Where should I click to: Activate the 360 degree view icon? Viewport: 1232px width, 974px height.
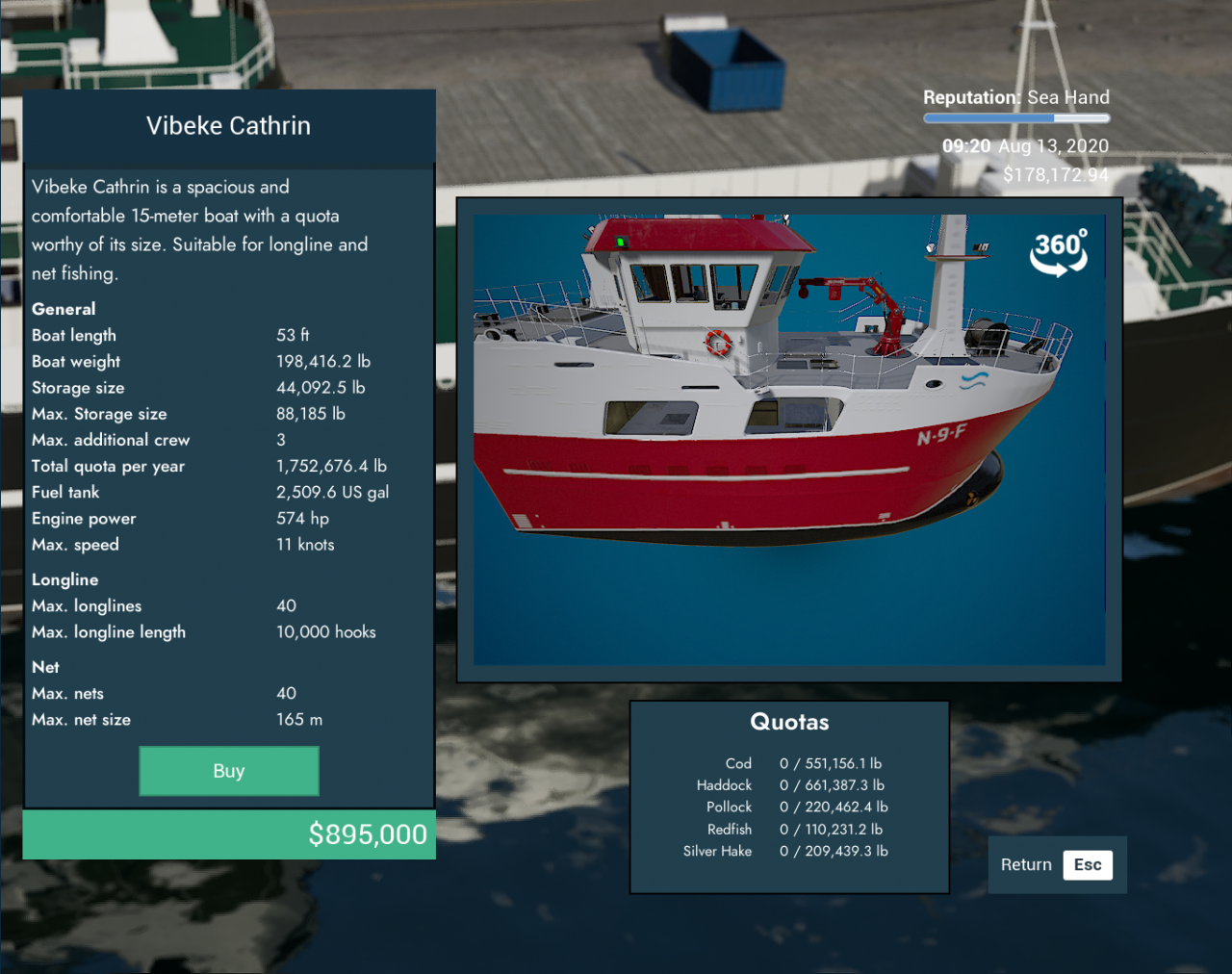[x=1059, y=252]
